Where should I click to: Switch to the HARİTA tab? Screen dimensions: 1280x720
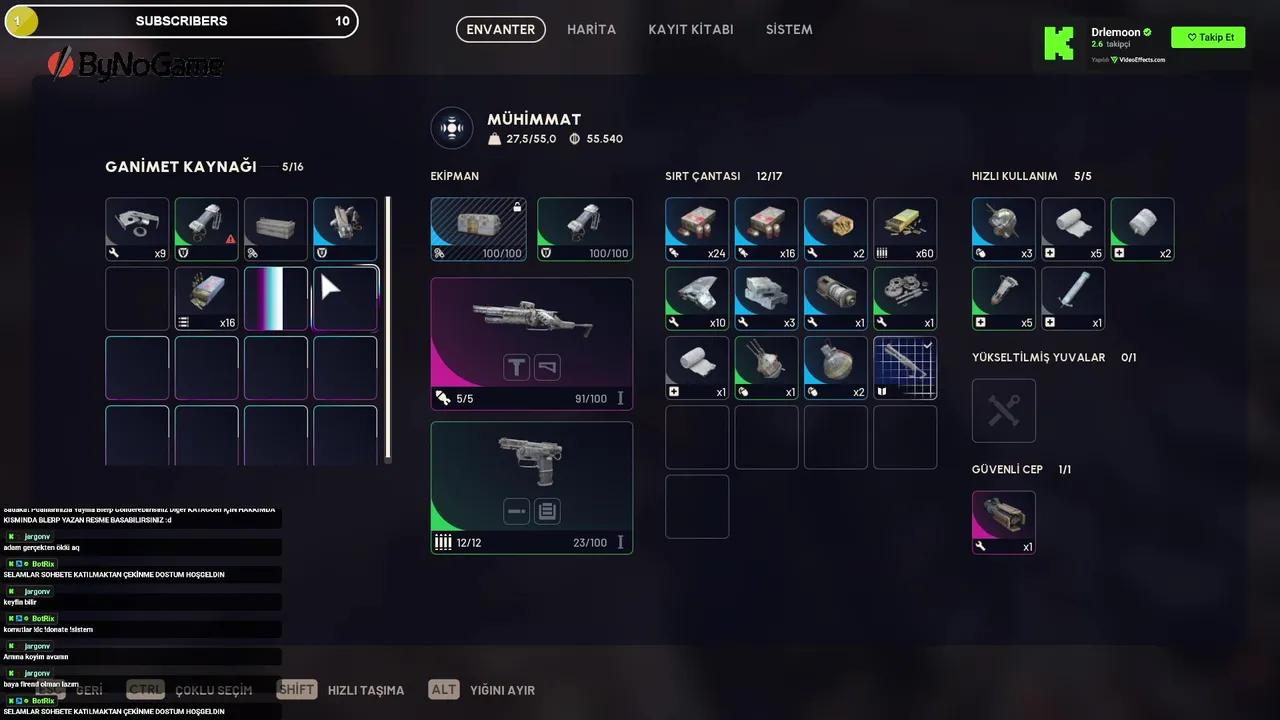(x=591, y=30)
